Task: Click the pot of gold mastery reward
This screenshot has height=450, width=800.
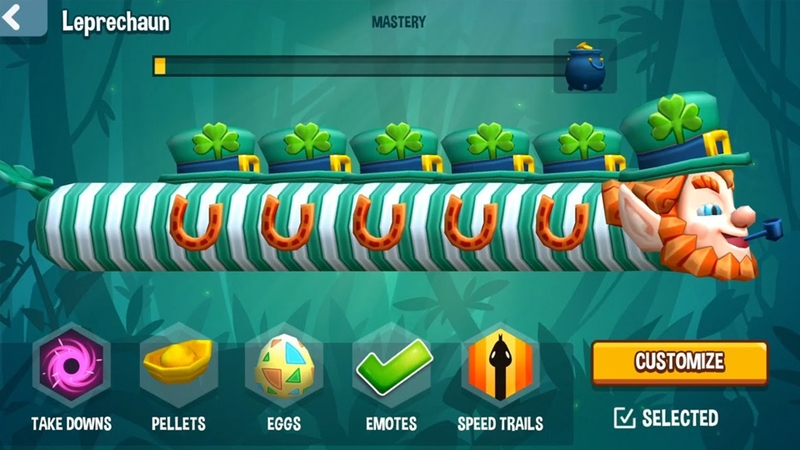Action: point(584,66)
